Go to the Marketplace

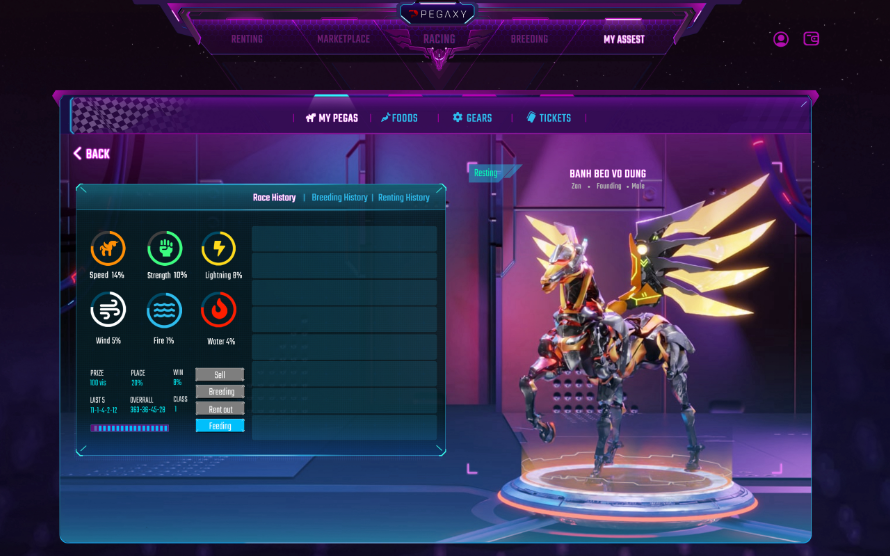tap(343, 40)
